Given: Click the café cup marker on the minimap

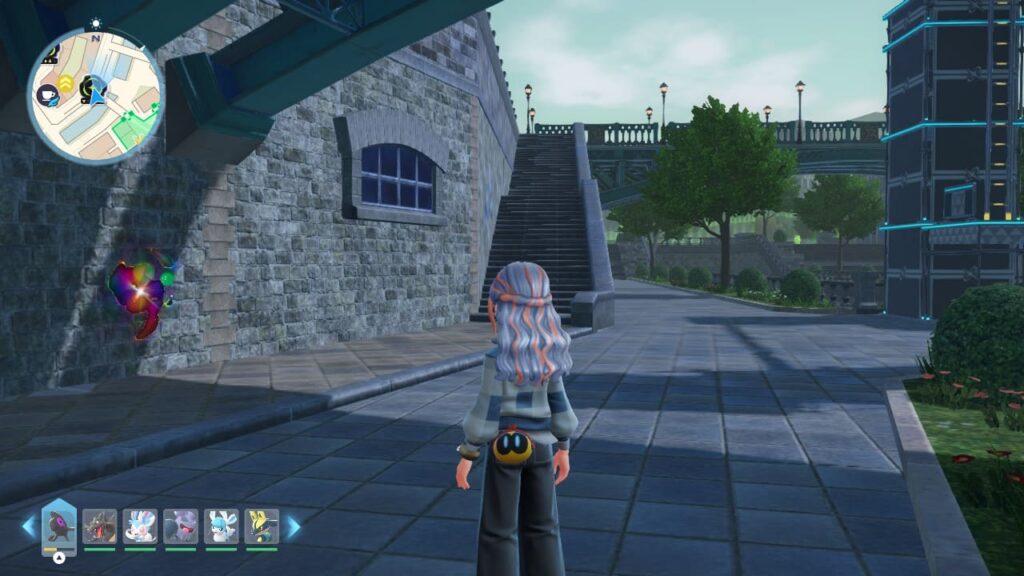Looking at the screenshot, I should [49, 95].
